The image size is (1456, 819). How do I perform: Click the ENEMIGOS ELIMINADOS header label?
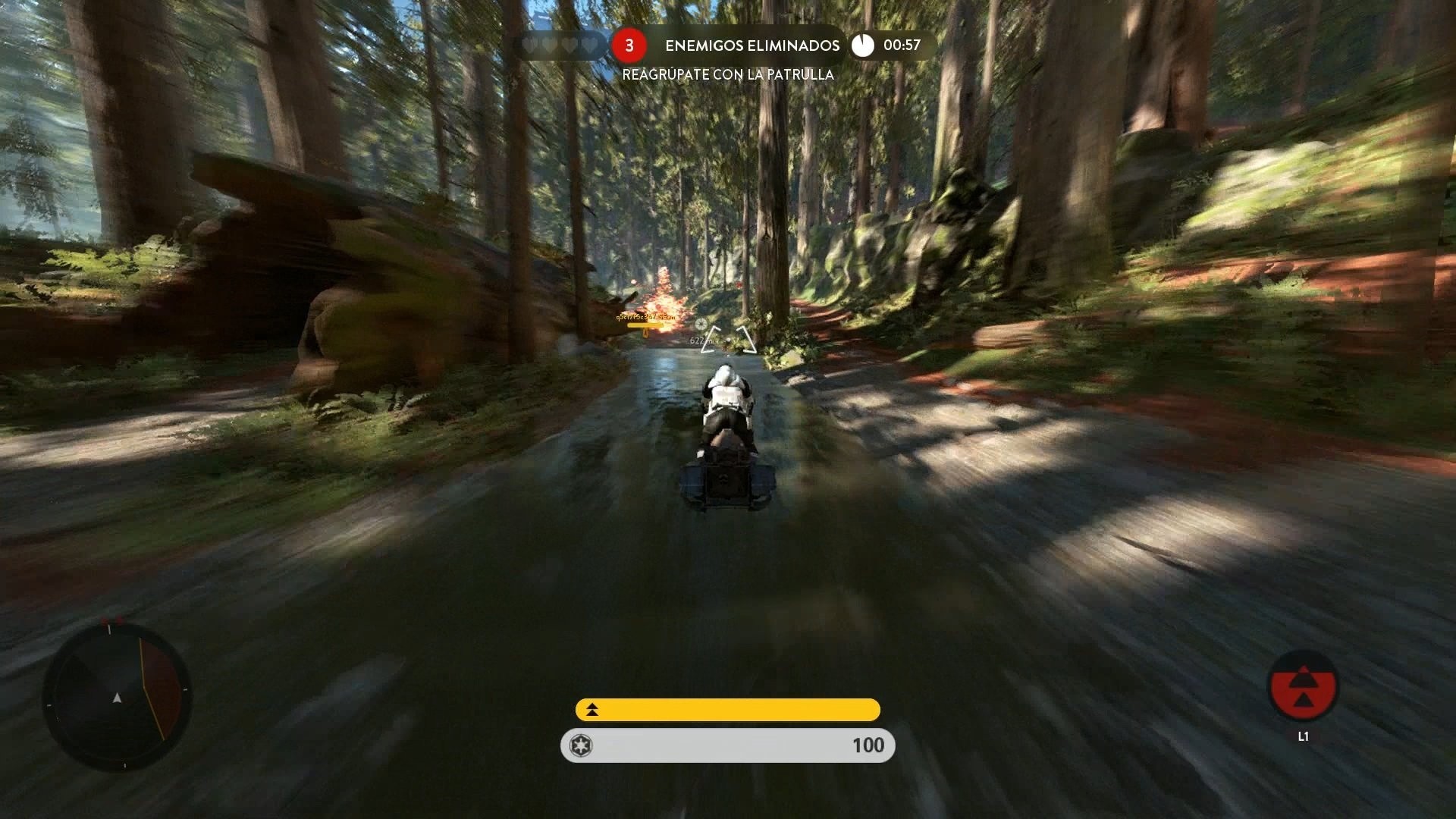coord(752,45)
